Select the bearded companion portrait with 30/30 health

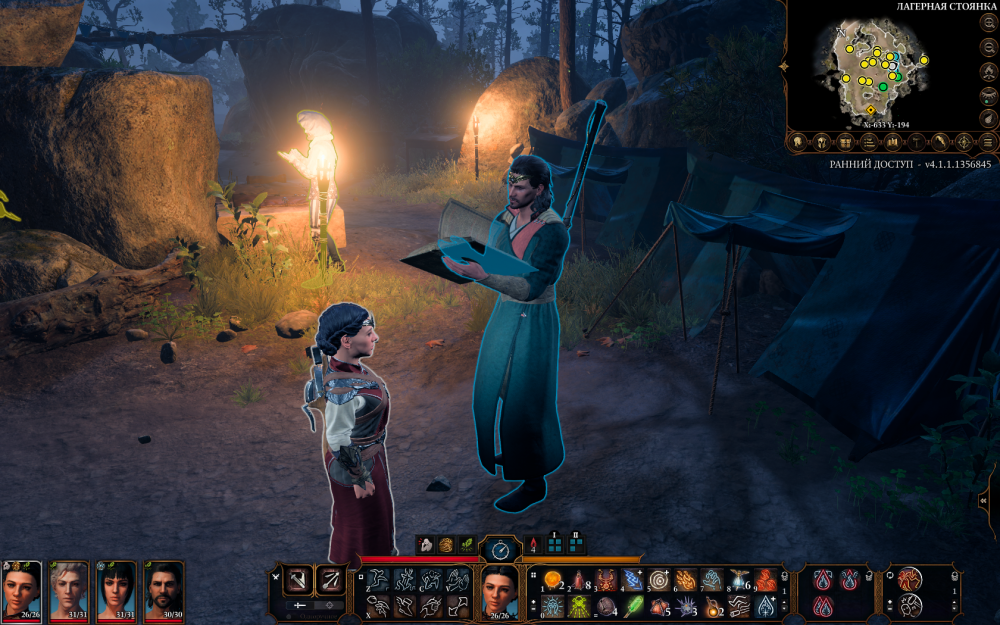[x=163, y=588]
